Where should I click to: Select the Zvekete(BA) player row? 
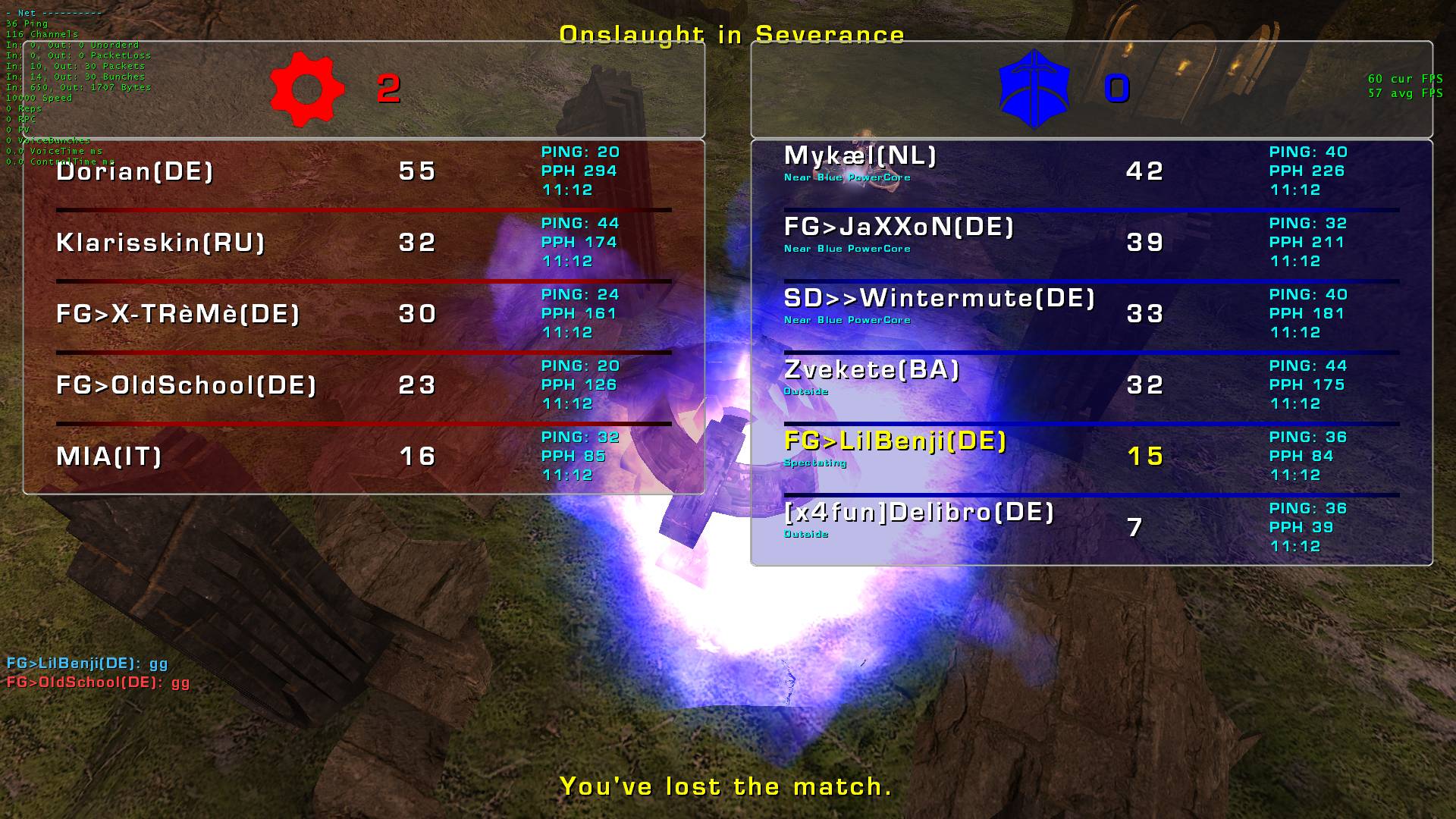click(871, 370)
